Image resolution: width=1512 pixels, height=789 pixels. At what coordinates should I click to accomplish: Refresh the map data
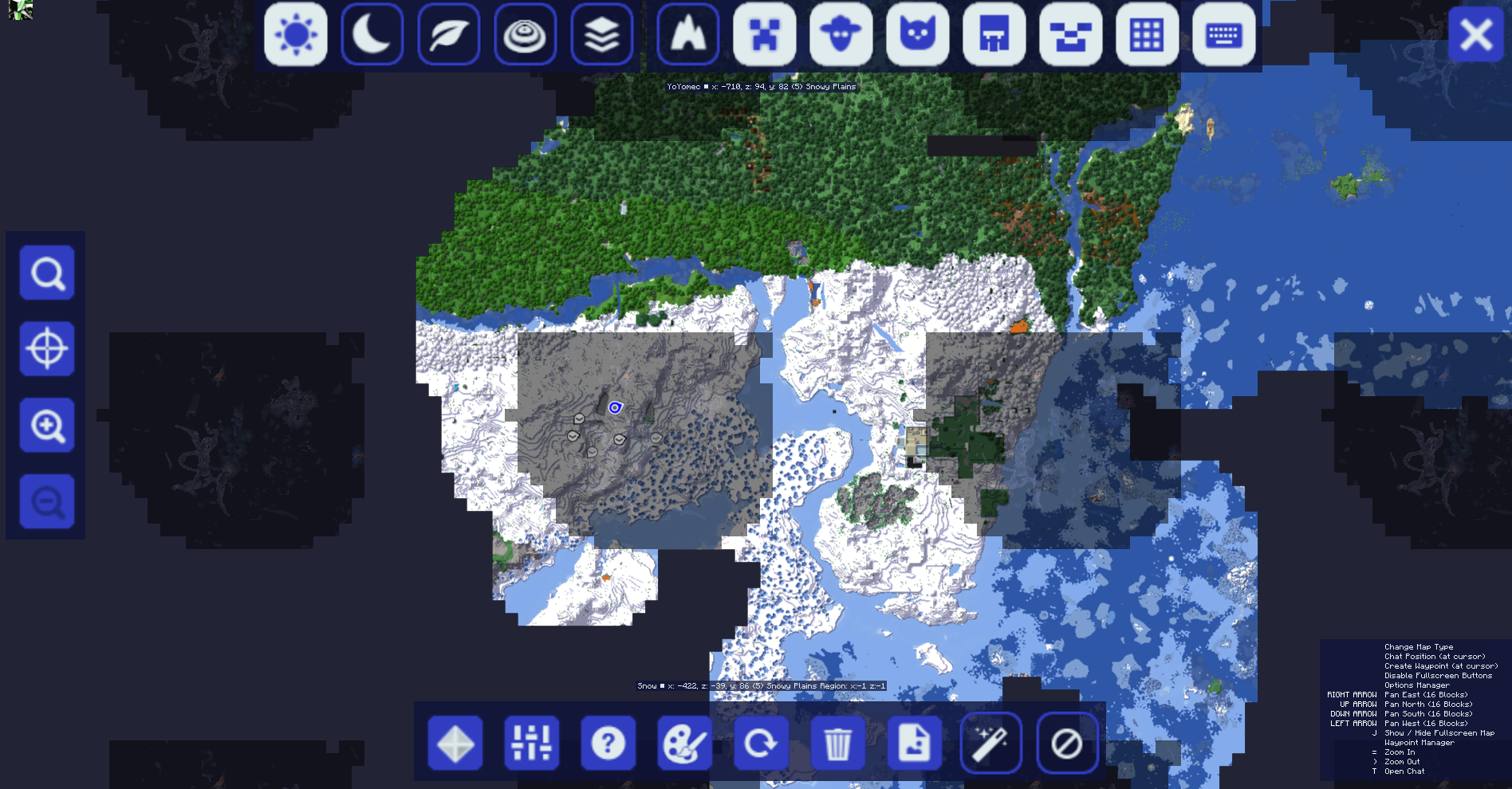[762, 743]
